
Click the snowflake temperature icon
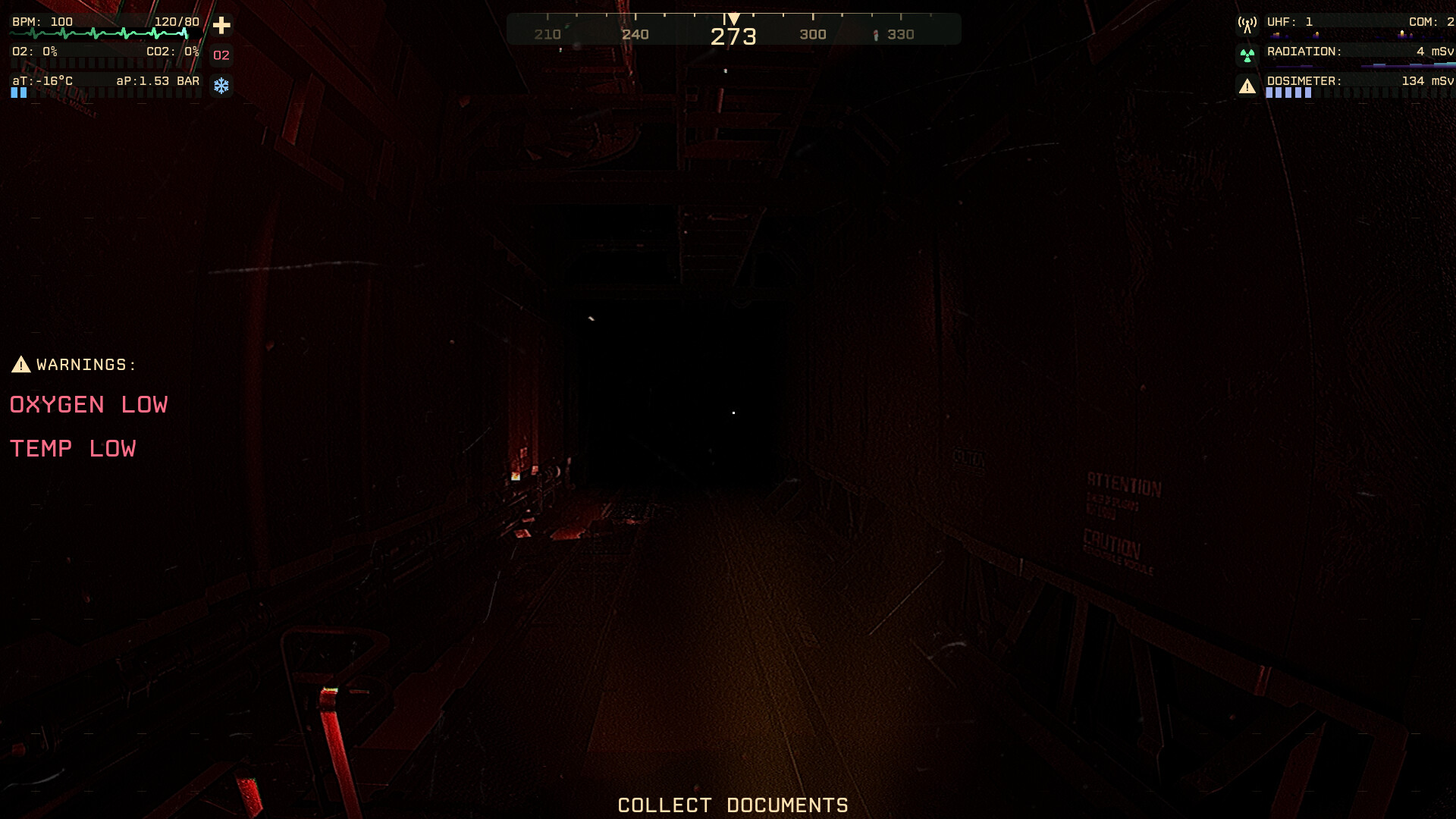pos(221,86)
